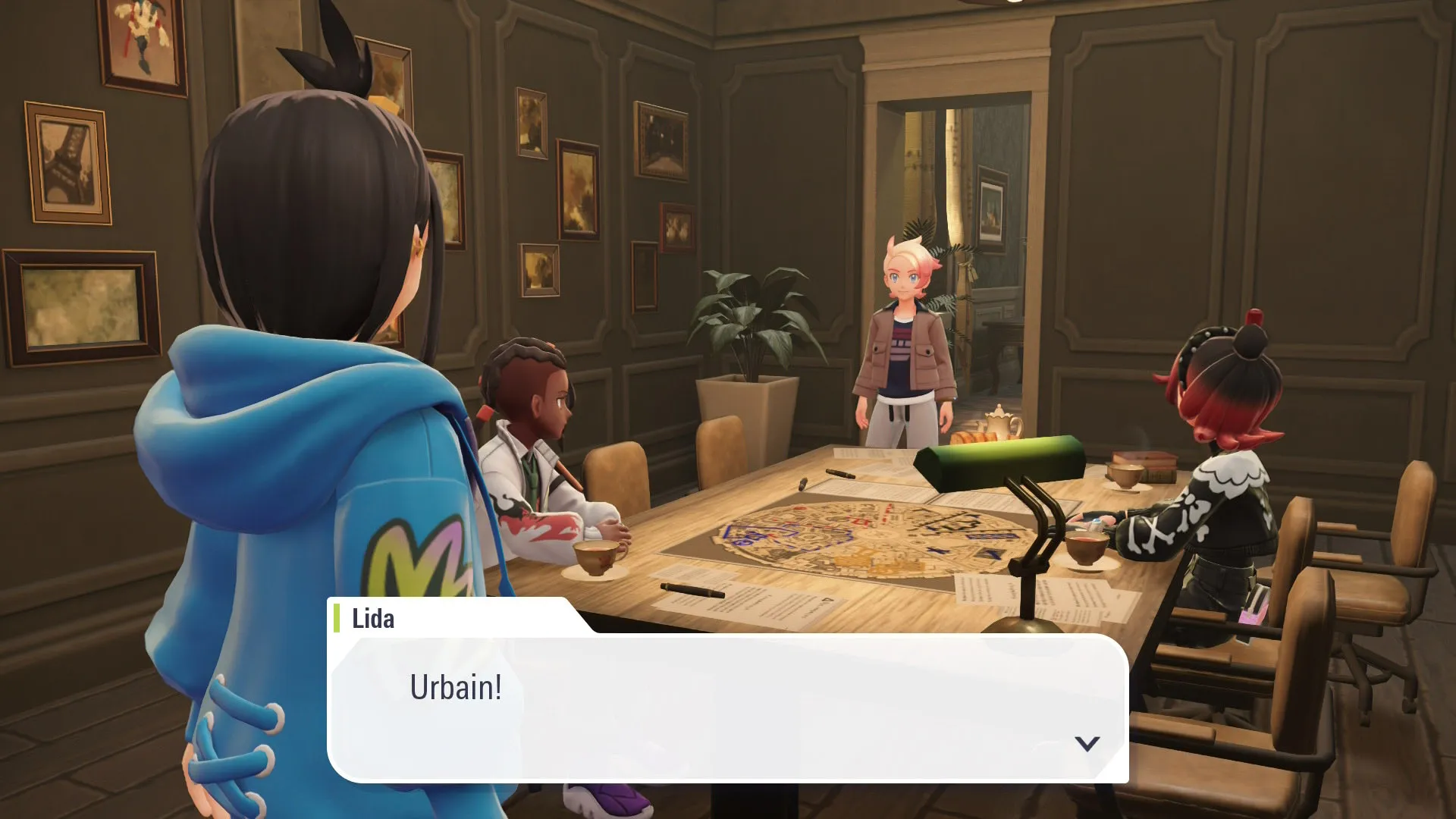This screenshot has width=1456, height=819.
Task: Advance dialogue with the down arrow
Action: coord(1087,743)
